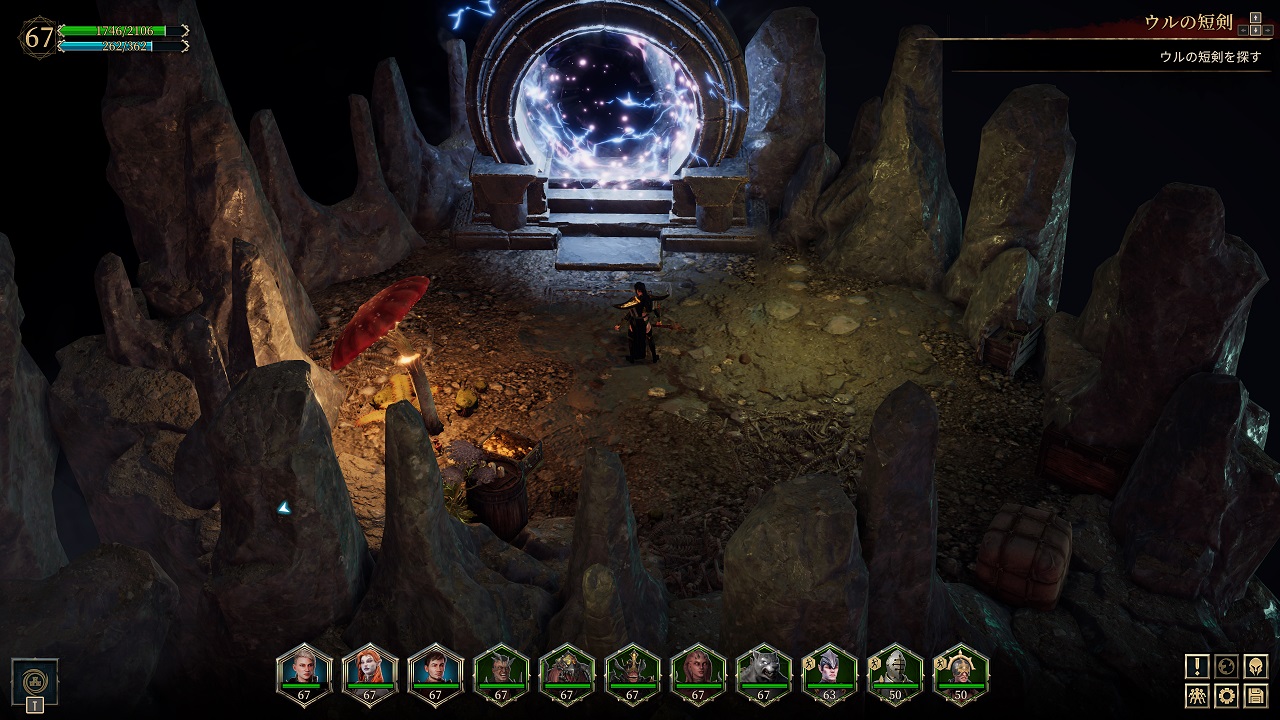Open the world map globe icon
Image resolution: width=1280 pixels, height=720 pixels.
click(1226, 666)
